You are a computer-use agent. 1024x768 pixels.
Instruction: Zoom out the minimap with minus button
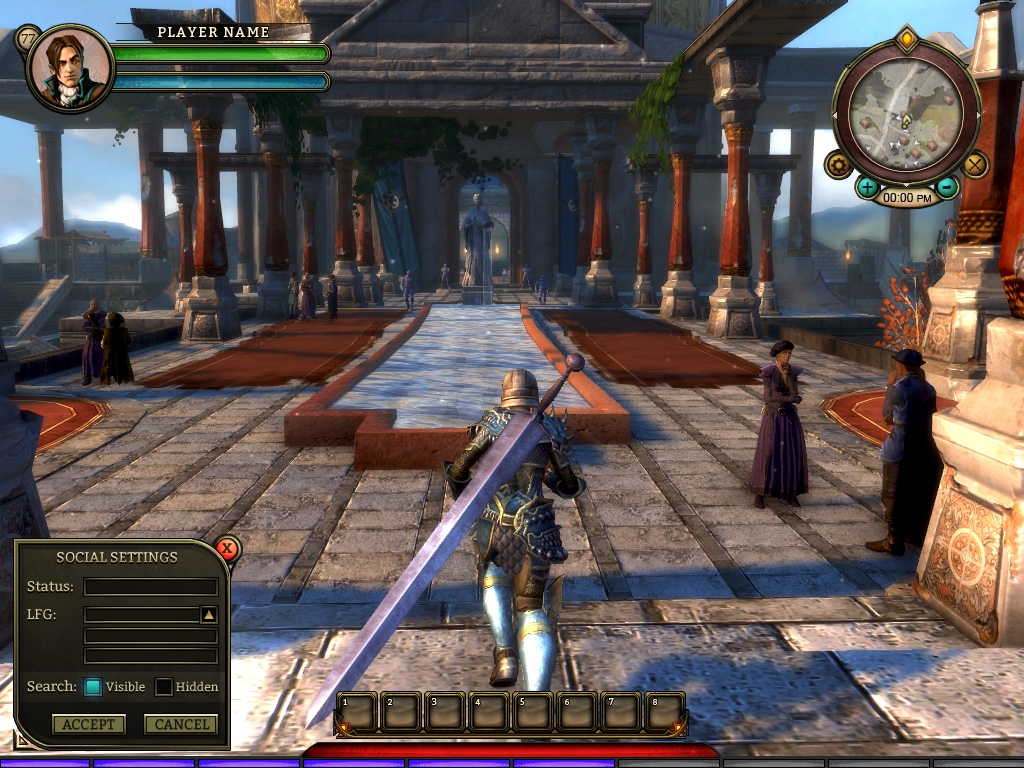(x=945, y=187)
